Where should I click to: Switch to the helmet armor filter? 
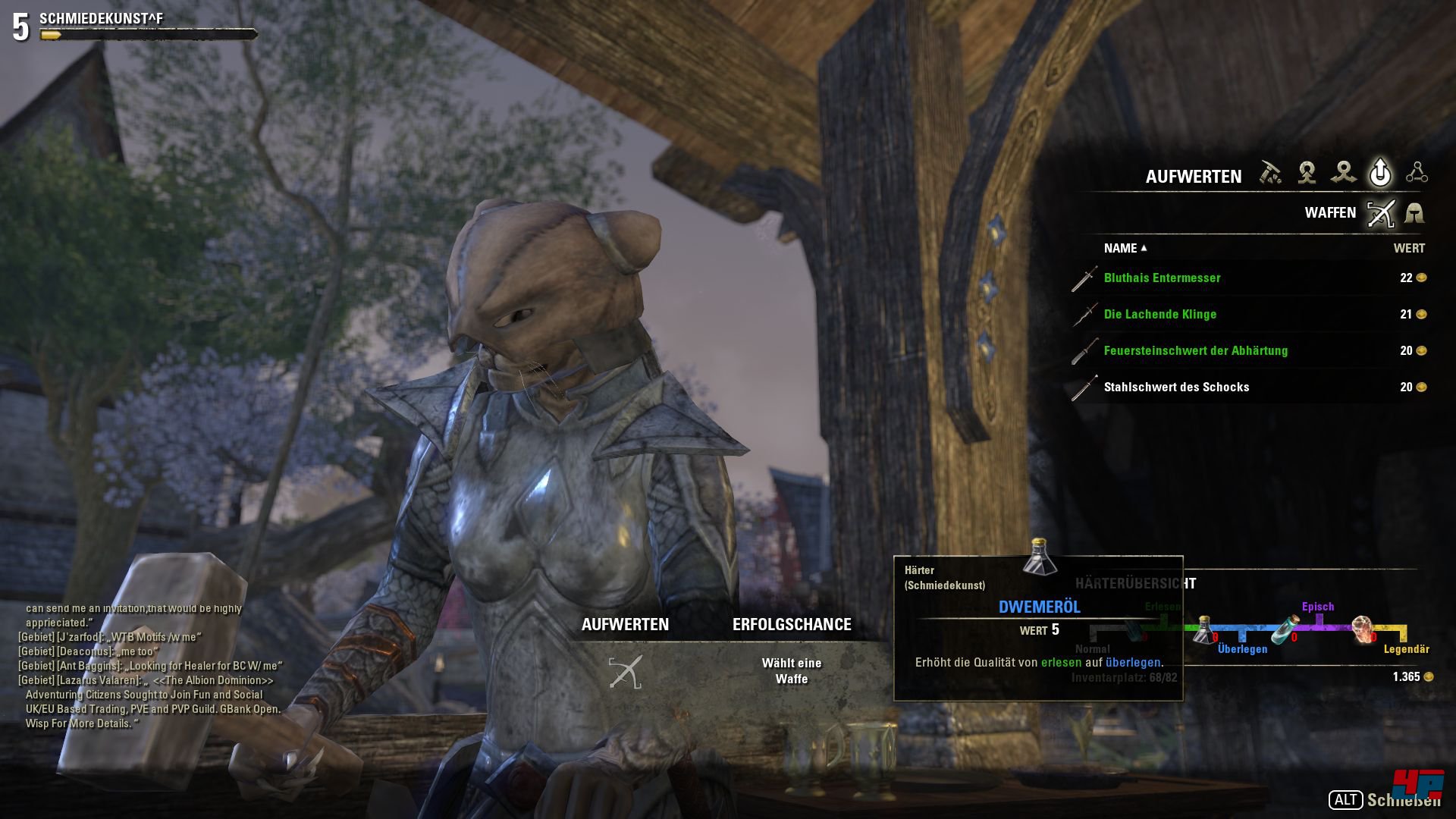pos(1414,214)
